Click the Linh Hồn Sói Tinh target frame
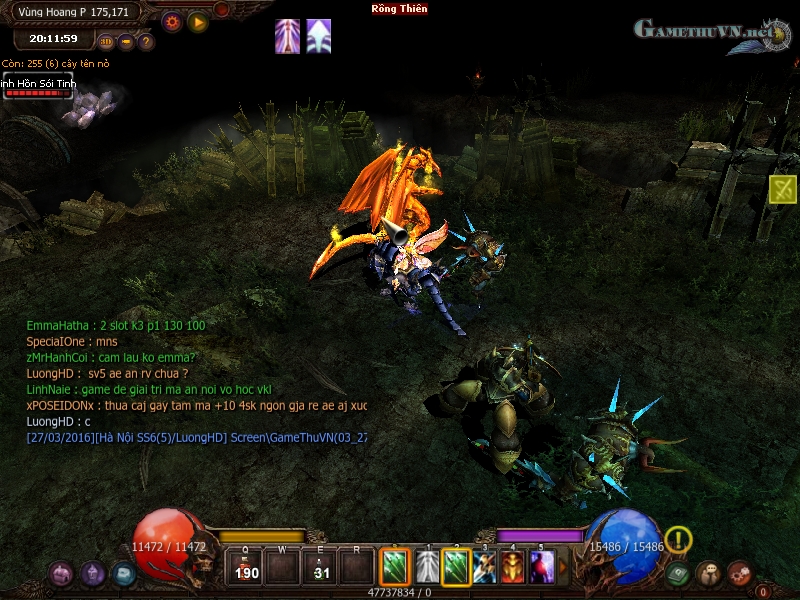Screen dimensions: 800x600 click(x=38, y=87)
